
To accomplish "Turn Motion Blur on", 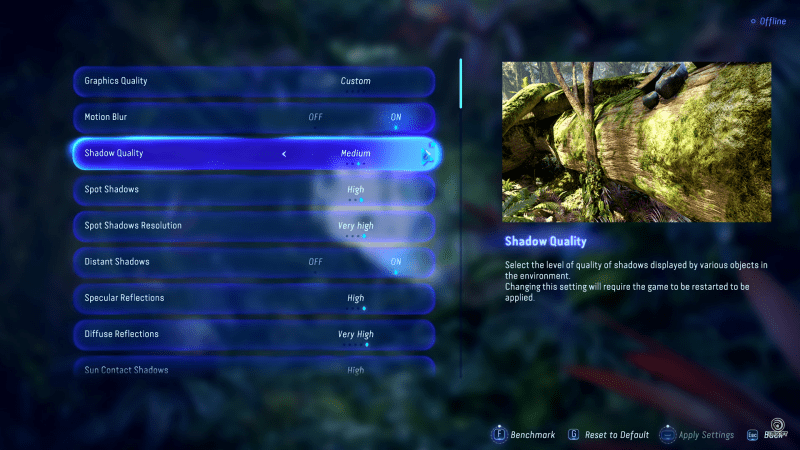I will tap(396, 117).
